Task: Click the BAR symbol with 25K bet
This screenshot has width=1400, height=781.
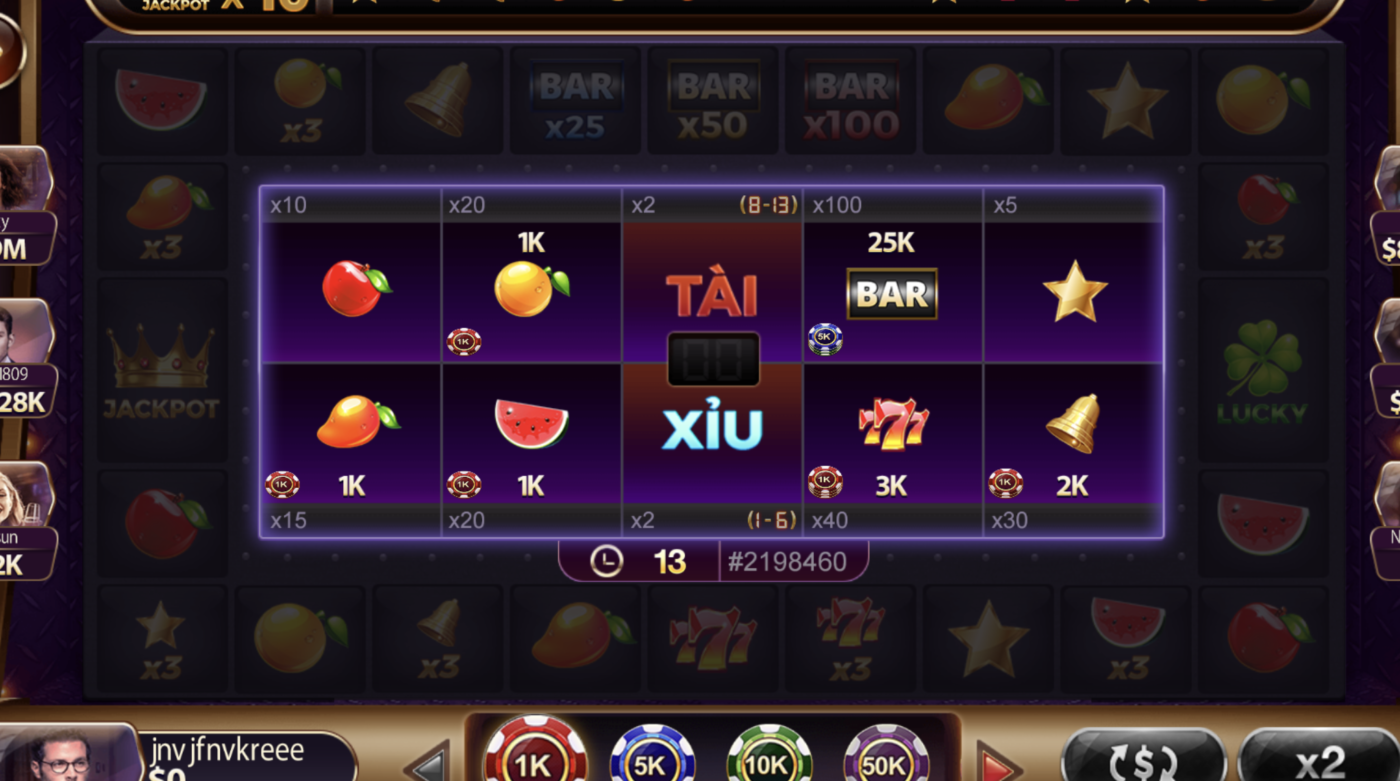Action: pos(890,293)
